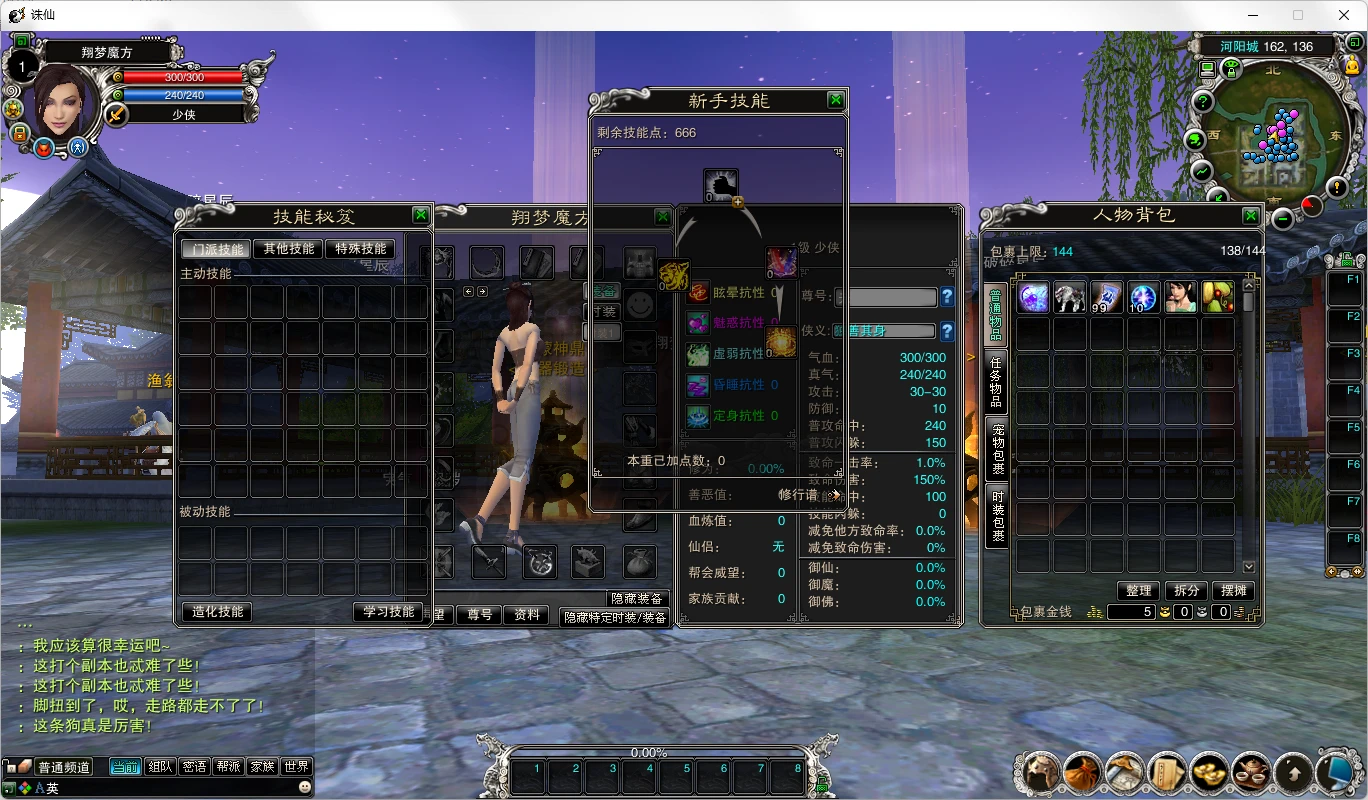Sort the bag with 整理
This screenshot has width=1368, height=800.
(x=1138, y=591)
